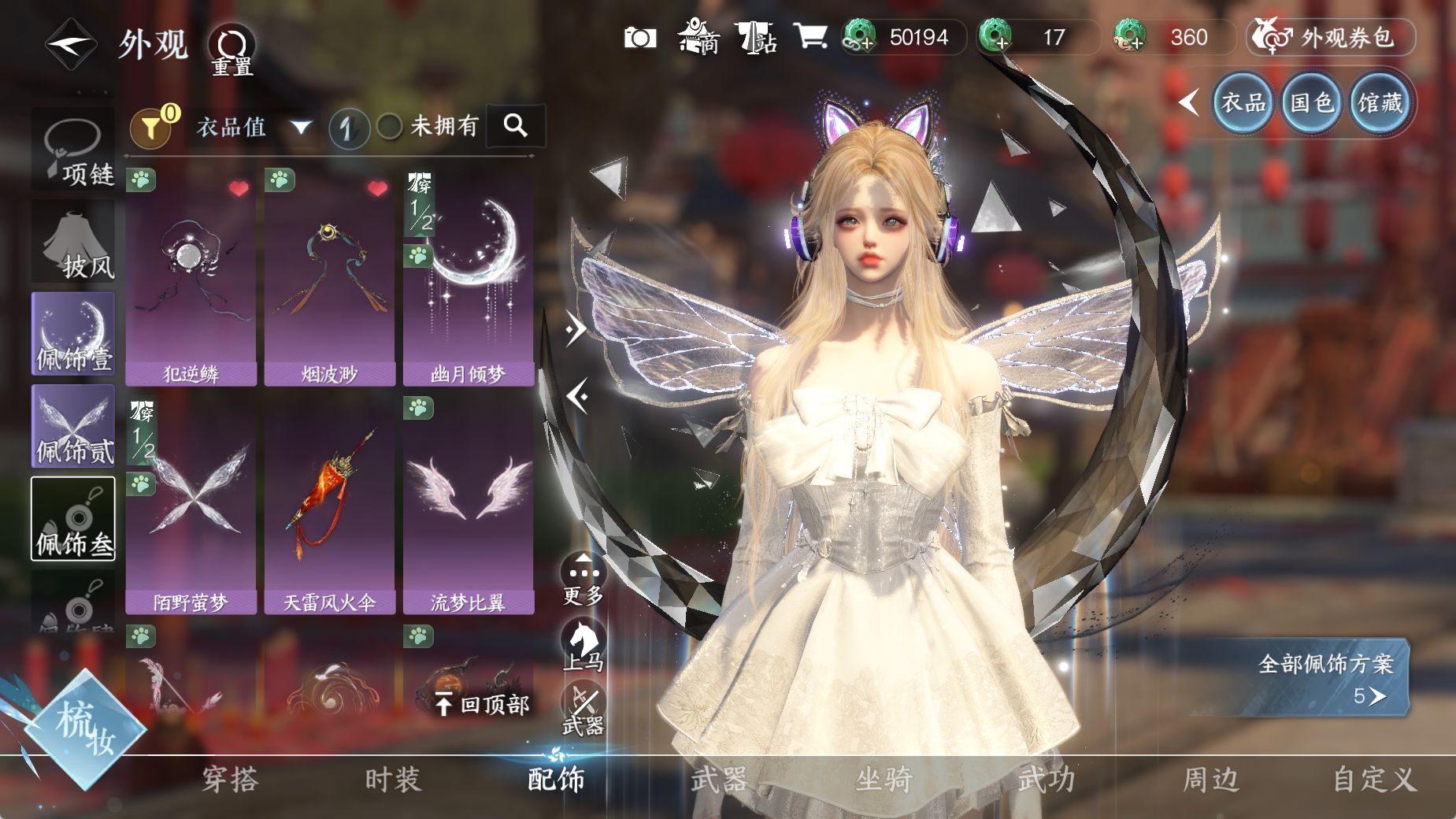Reset appearance with 重置 button

[x=232, y=49]
